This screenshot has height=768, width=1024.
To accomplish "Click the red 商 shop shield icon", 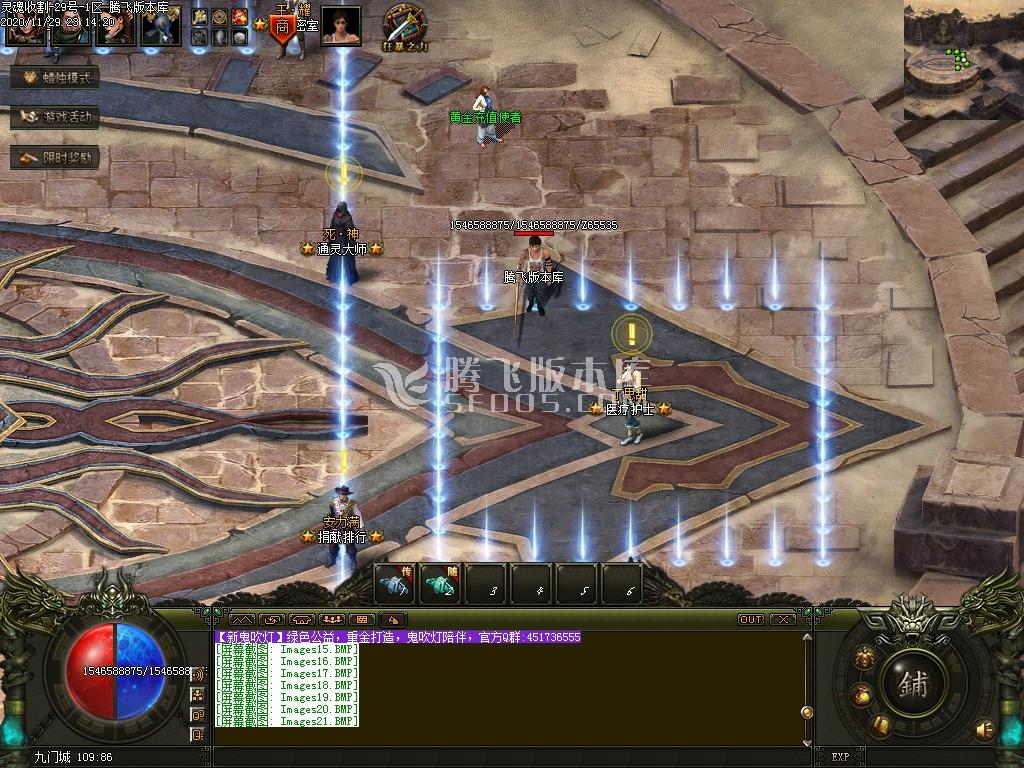I will click(282, 26).
